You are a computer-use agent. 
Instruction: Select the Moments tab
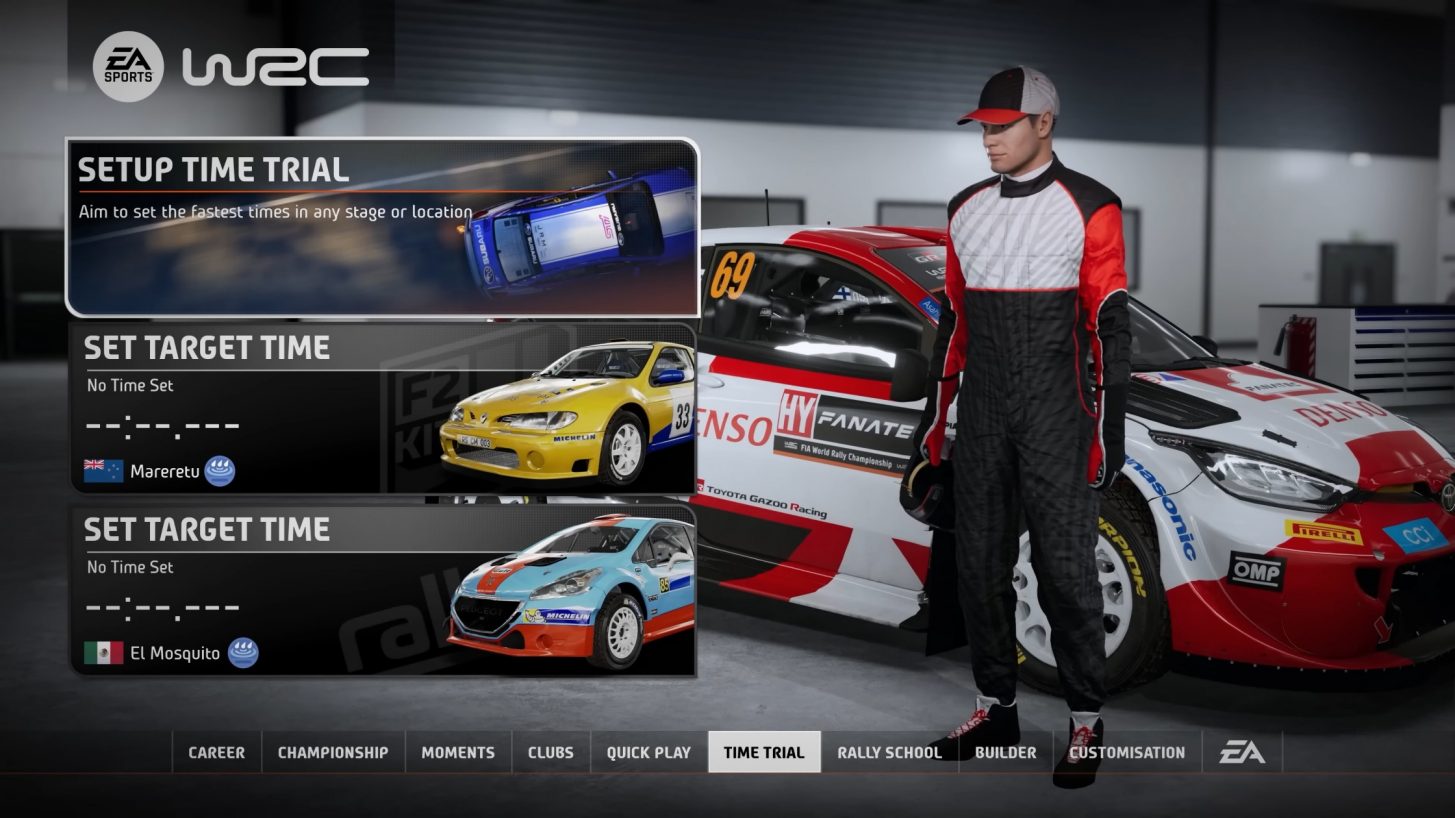pyautogui.click(x=457, y=751)
